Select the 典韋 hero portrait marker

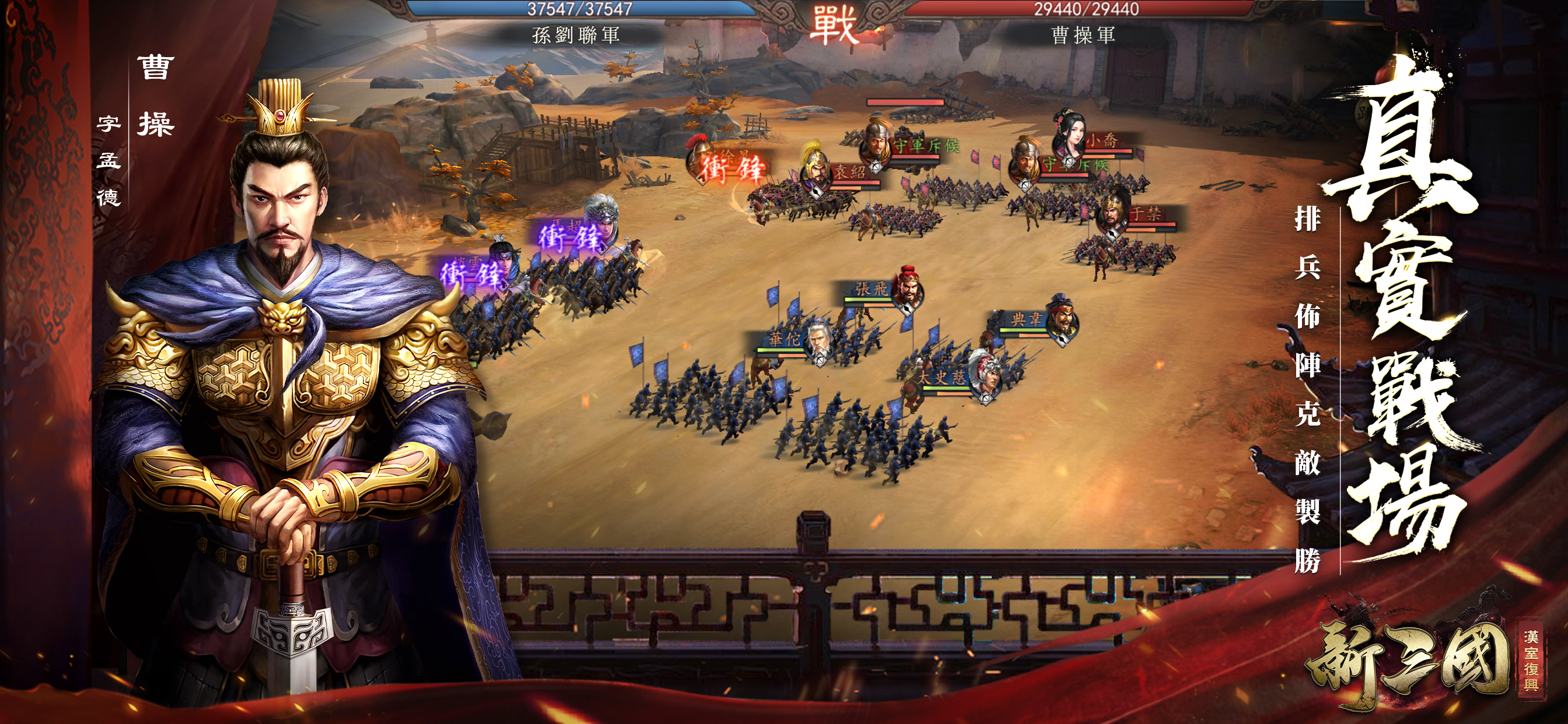pyautogui.click(x=1062, y=319)
